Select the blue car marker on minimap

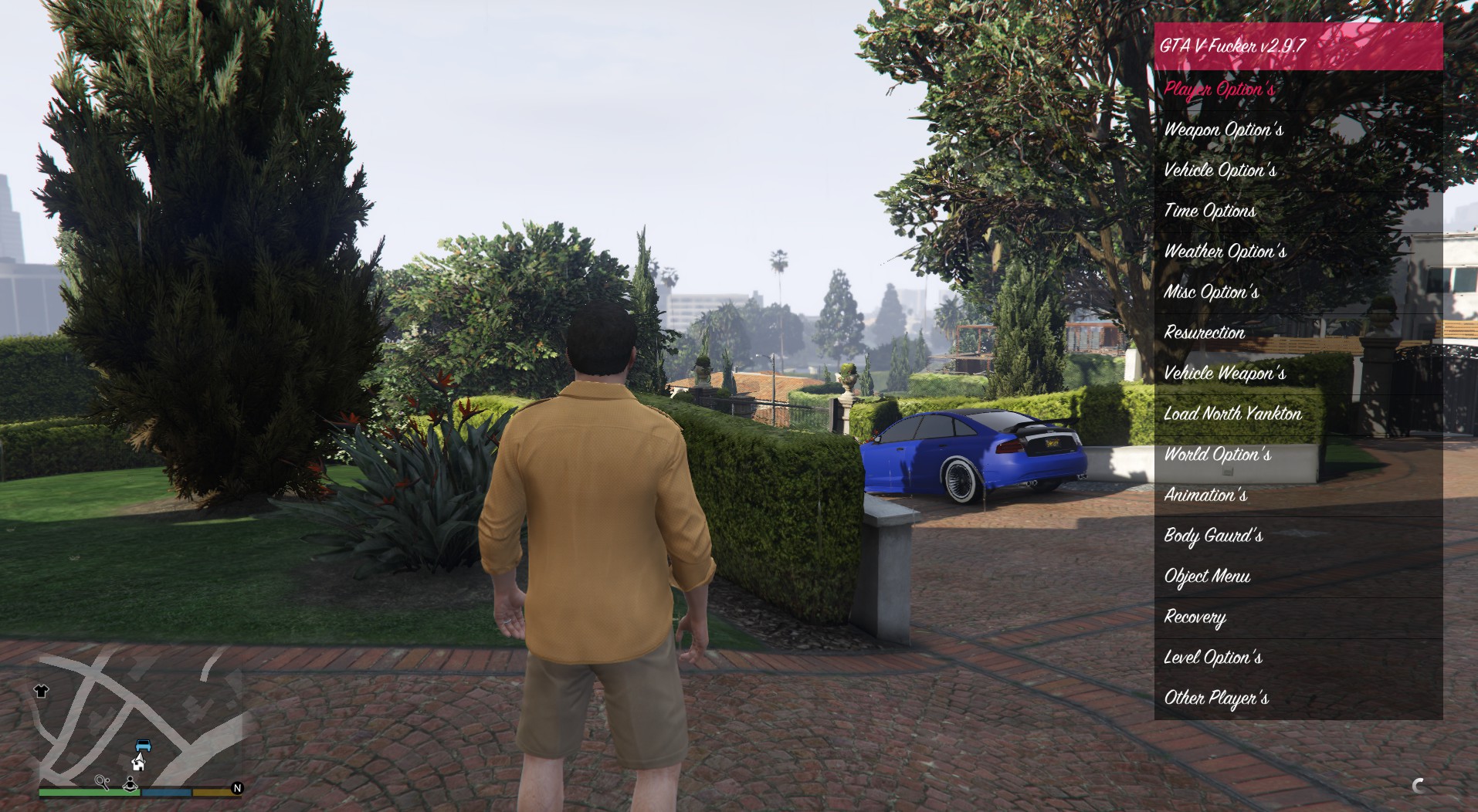point(143,746)
